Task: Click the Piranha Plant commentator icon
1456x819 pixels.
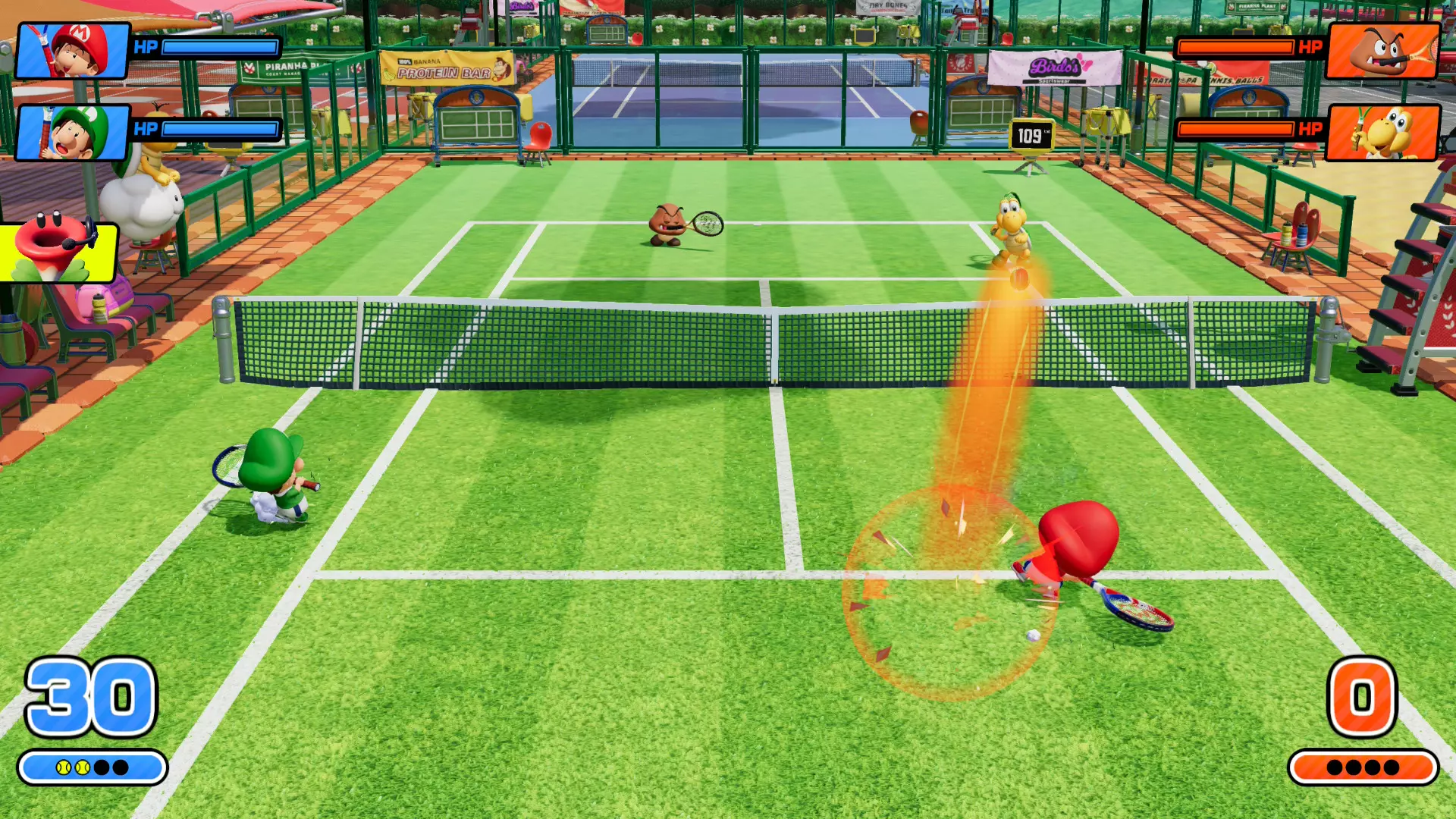Action: [58, 251]
